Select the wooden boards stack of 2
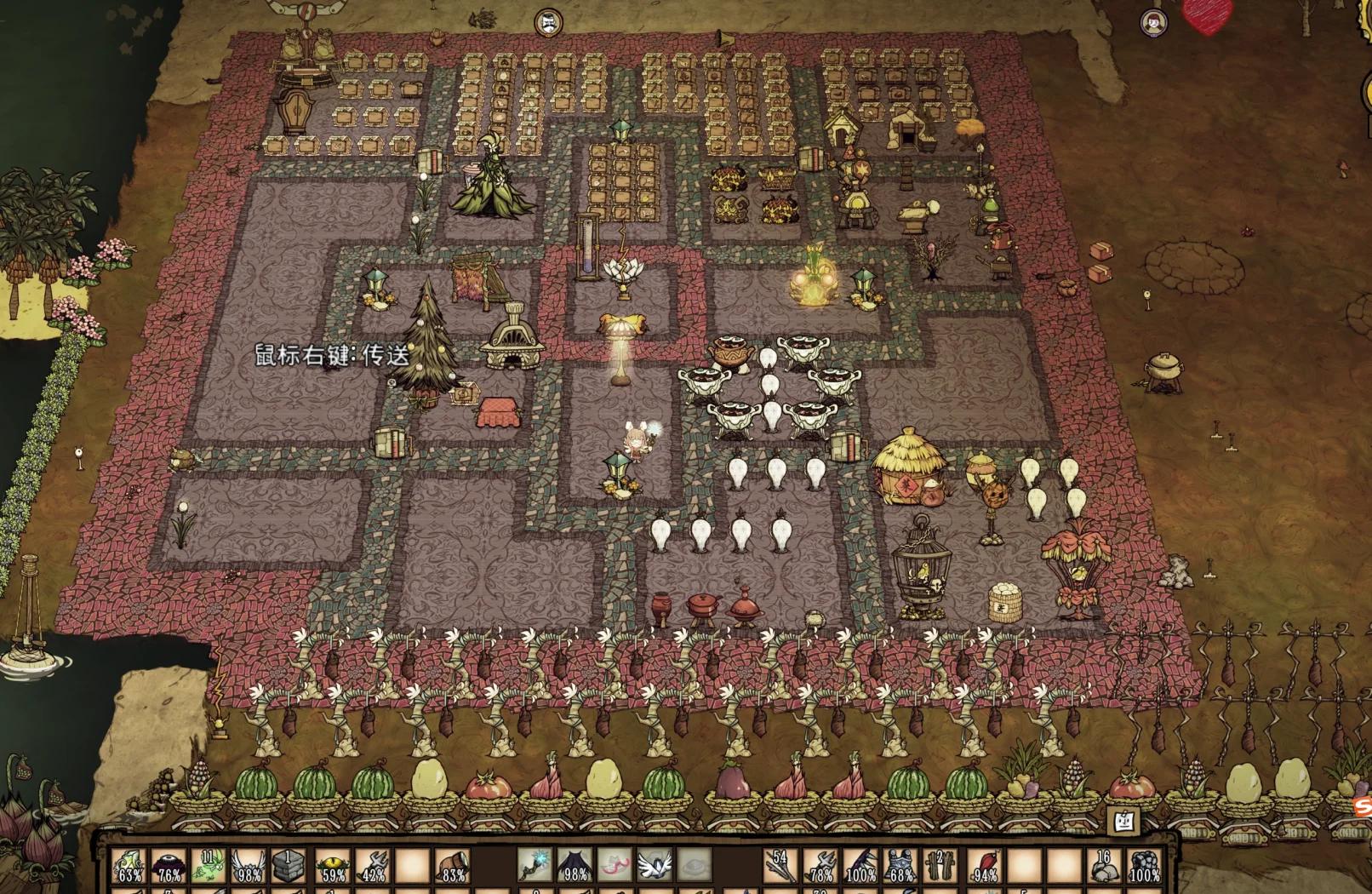 pos(941,866)
